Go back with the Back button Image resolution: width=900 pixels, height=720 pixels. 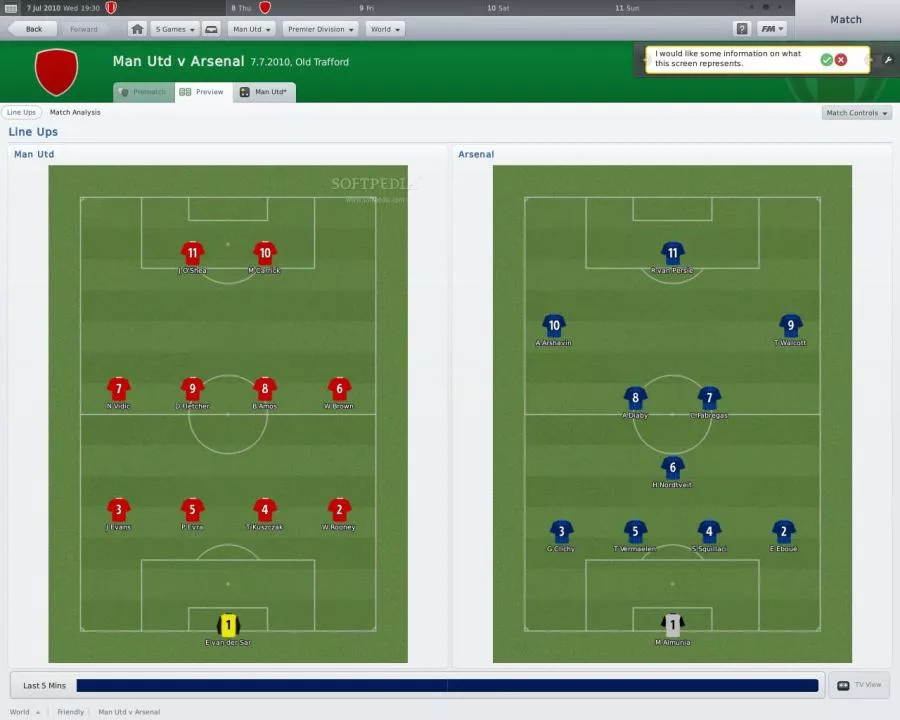(28, 29)
